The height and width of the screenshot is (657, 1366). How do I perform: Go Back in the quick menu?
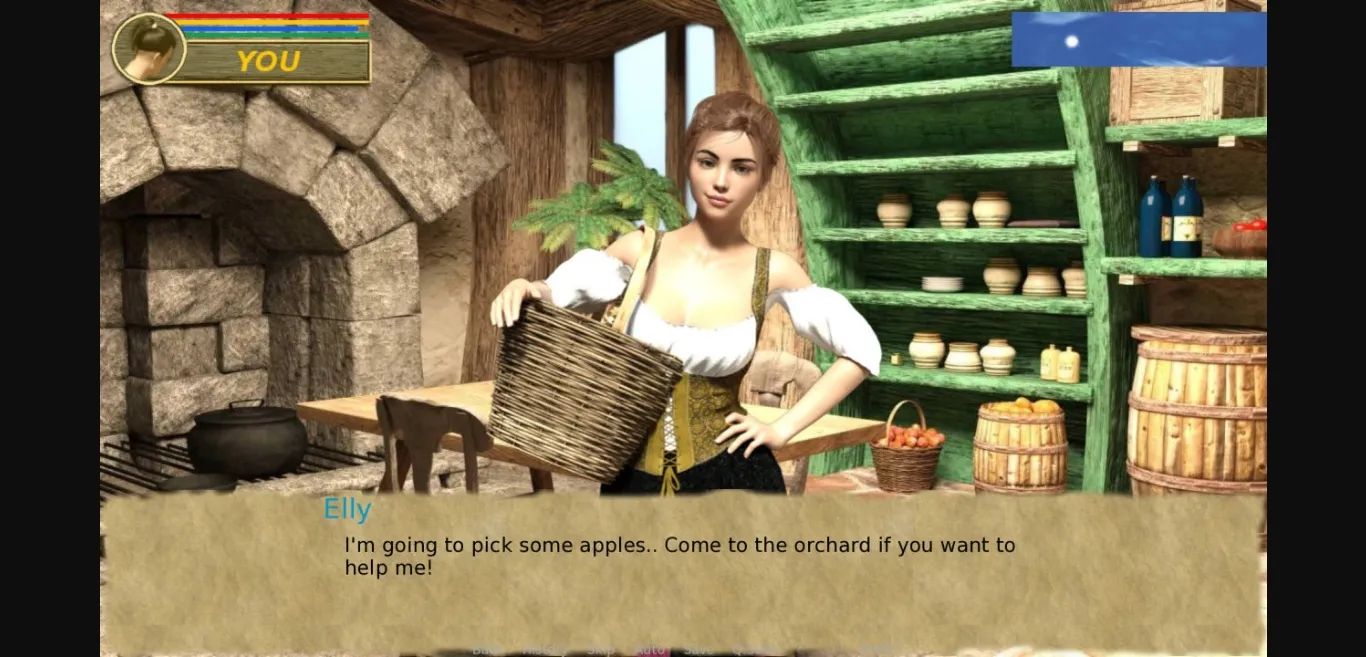click(487, 650)
